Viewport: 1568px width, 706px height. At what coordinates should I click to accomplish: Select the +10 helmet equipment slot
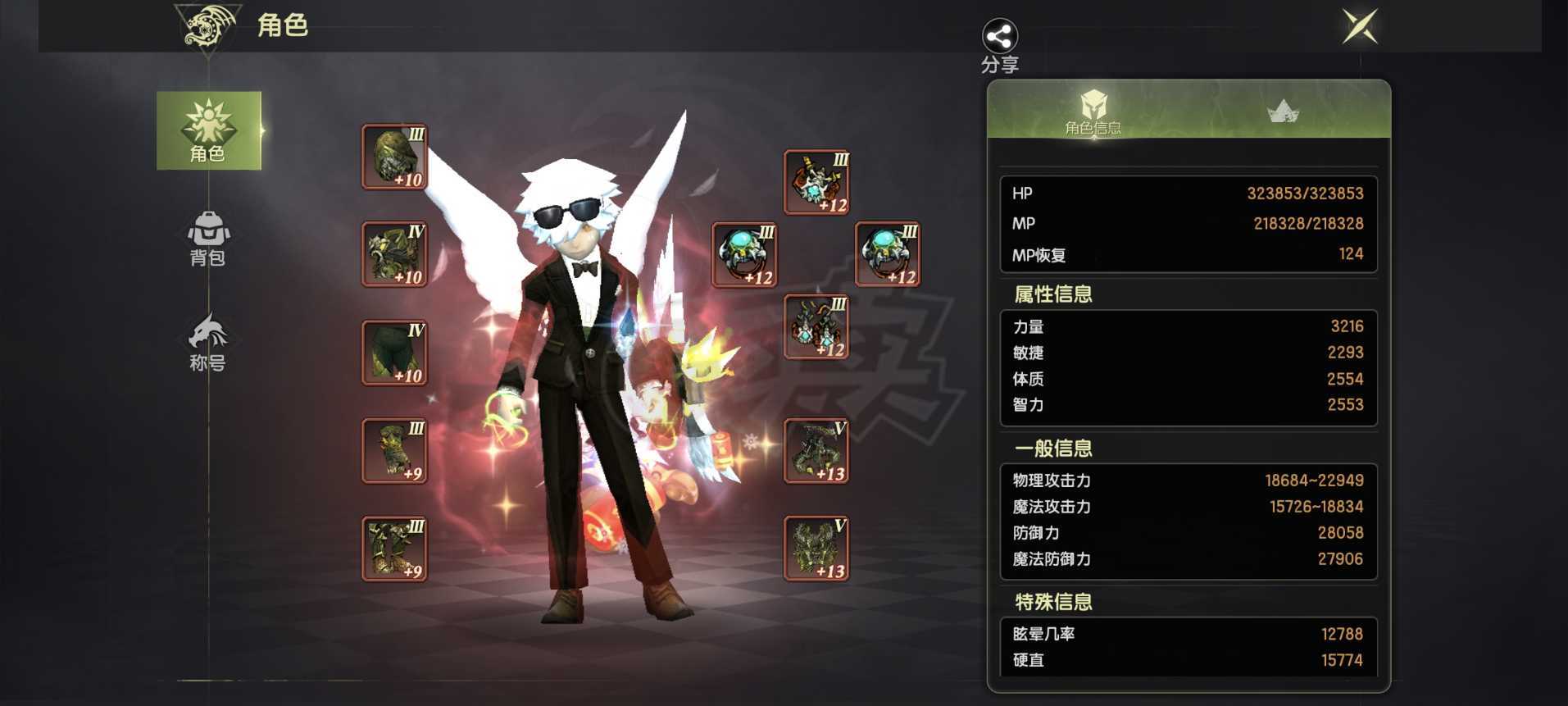pos(394,157)
